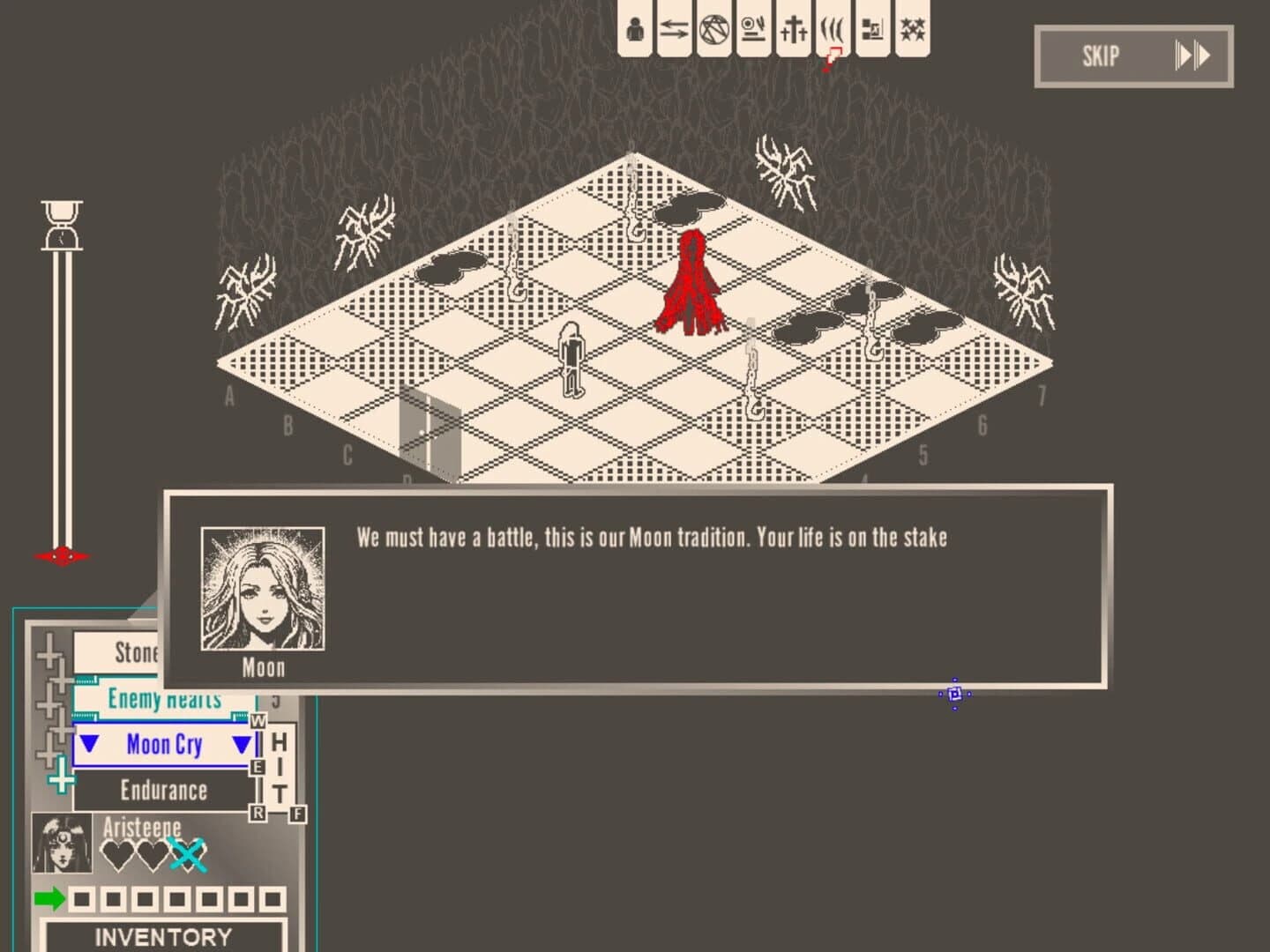Click the first empty inventory slot square
The width and height of the screenshot is (1270, 952).
pyautogui.click(x=84, y=900)
